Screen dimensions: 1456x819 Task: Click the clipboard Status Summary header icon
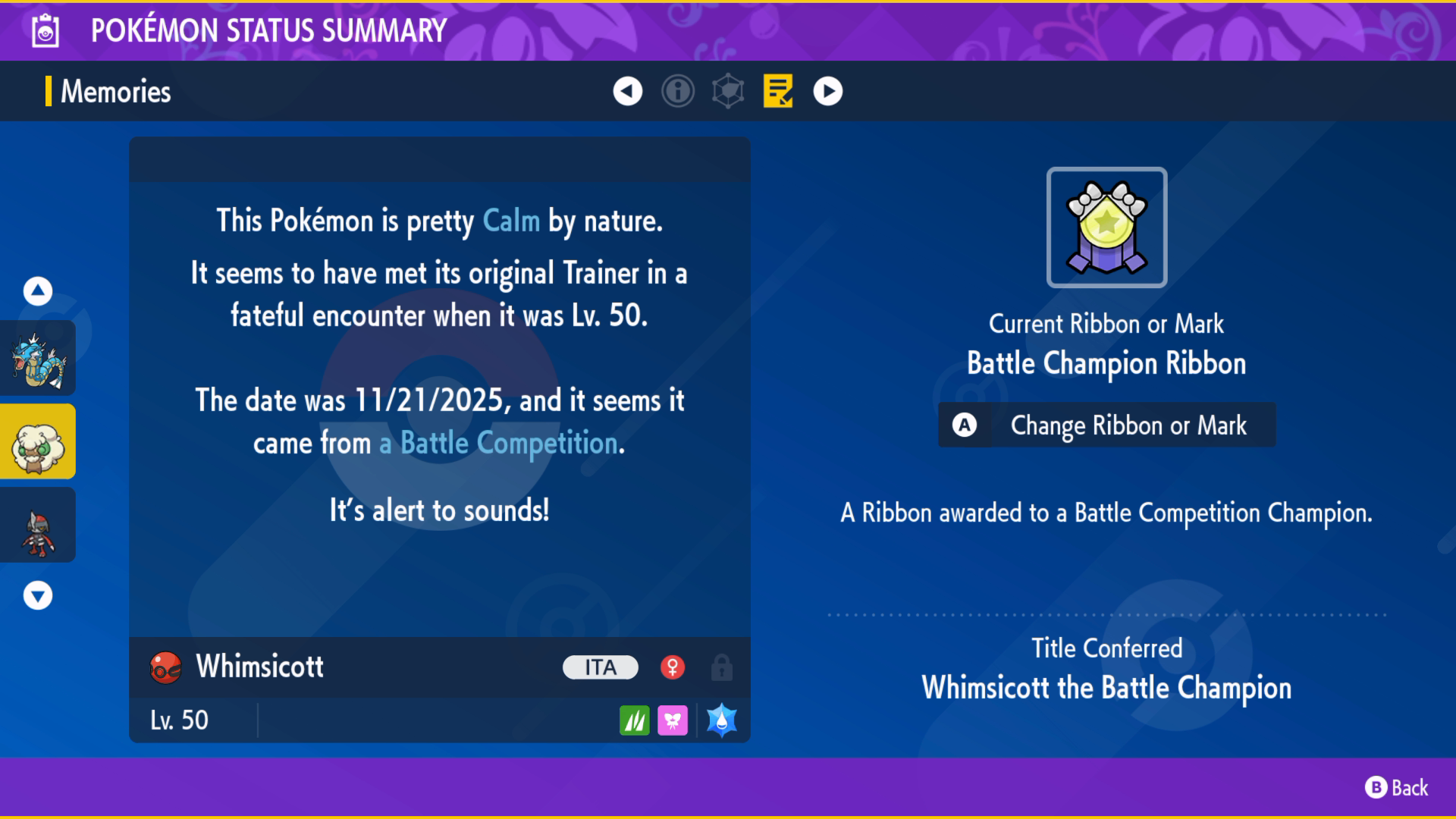tap(46, 31)
